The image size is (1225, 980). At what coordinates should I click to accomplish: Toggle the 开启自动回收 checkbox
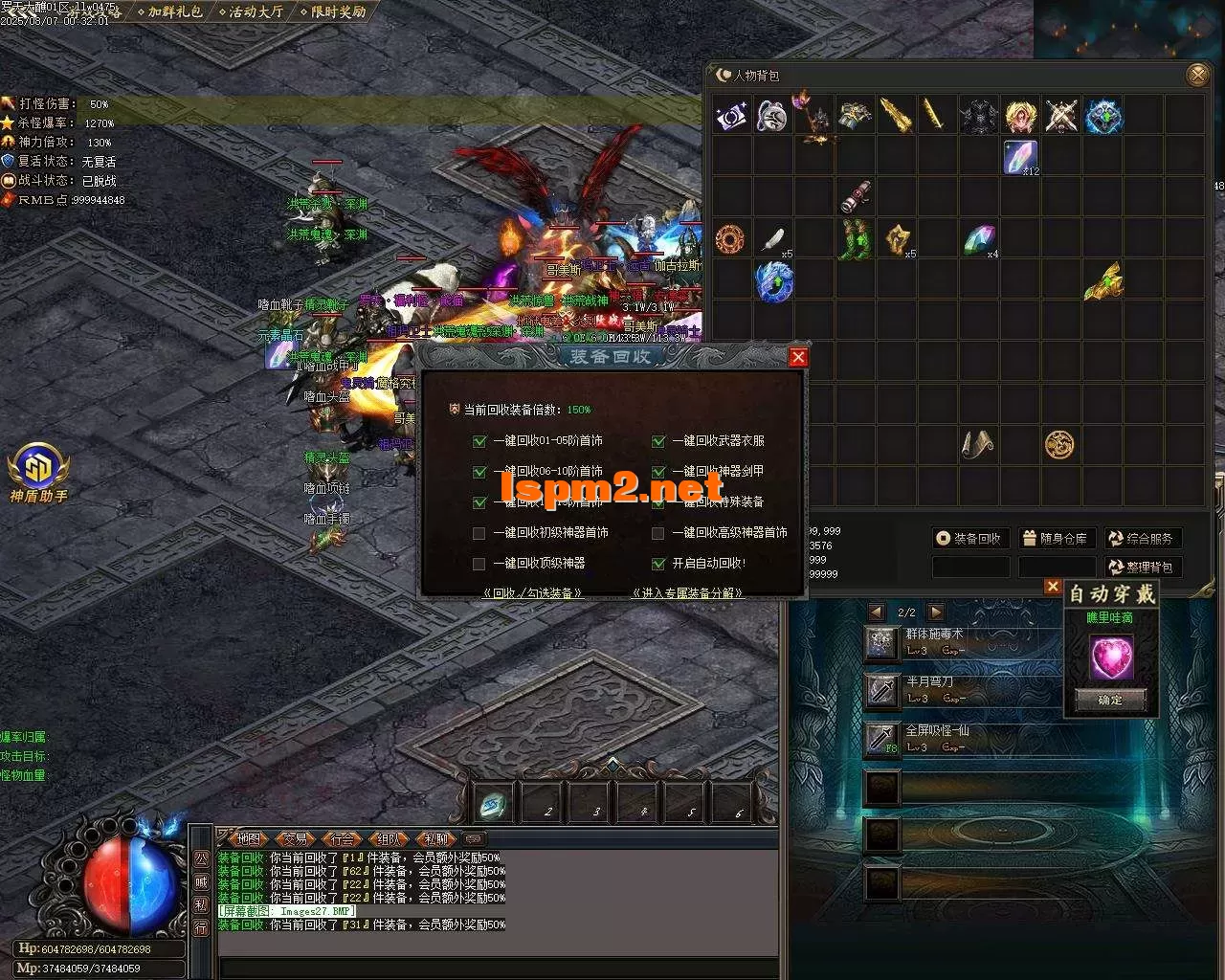pyautogui.click(x=658, y=564)
